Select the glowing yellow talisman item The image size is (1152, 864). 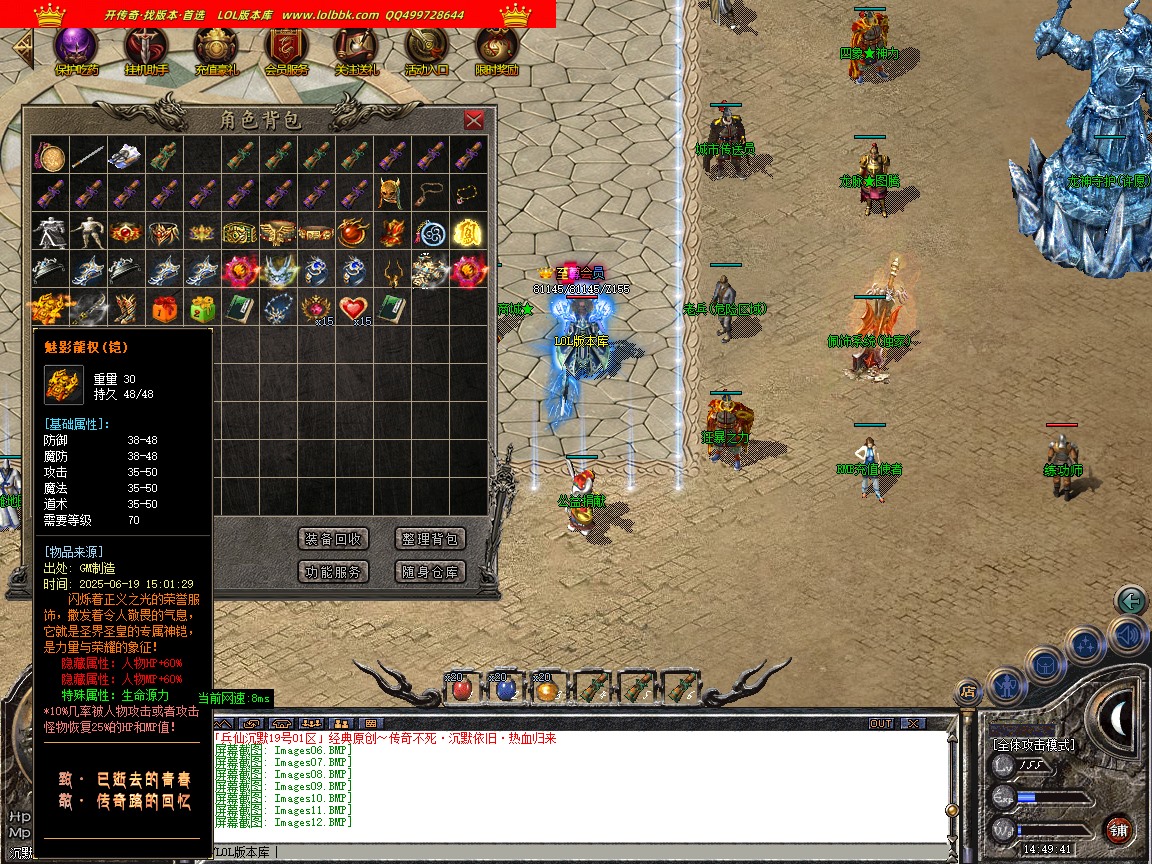click(x=468, y=231)
